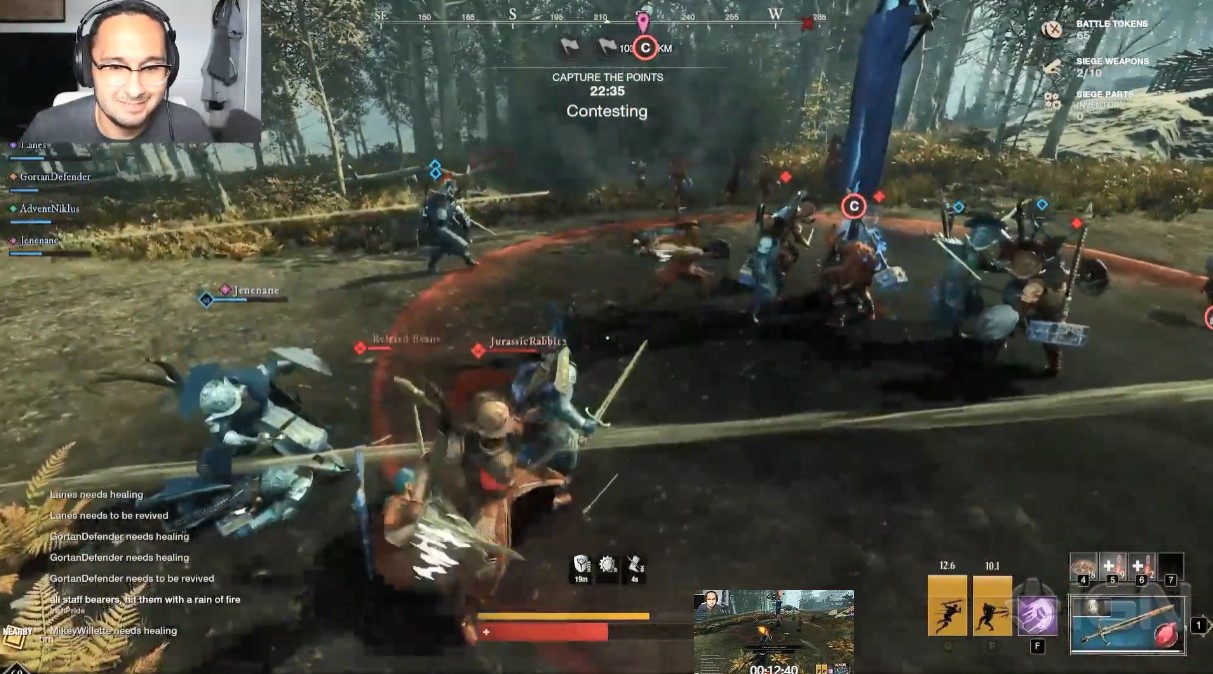Viewport: 1213px width, 674px height.
Task: Use the food ration in slot 4
Action: (1083, 567)
